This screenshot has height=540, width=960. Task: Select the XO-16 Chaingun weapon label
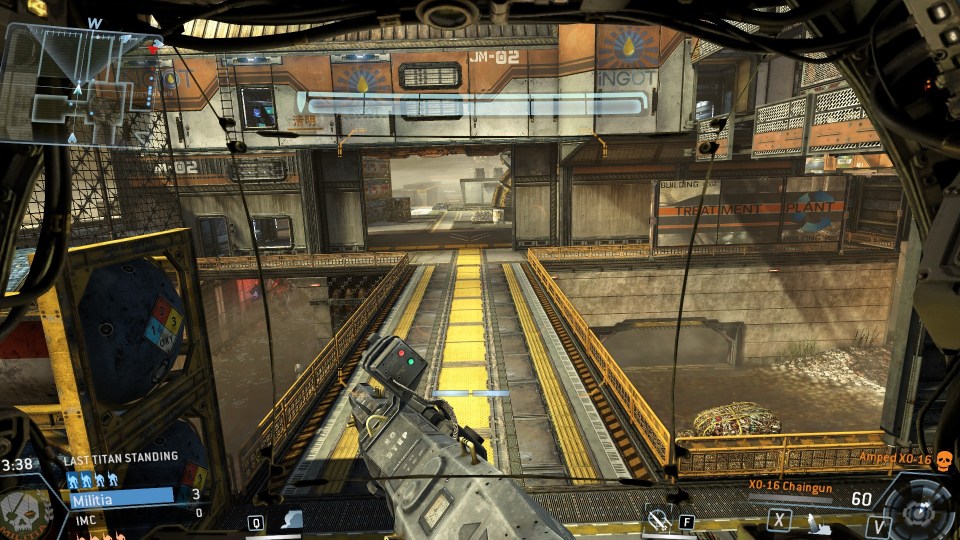[792, 485]
